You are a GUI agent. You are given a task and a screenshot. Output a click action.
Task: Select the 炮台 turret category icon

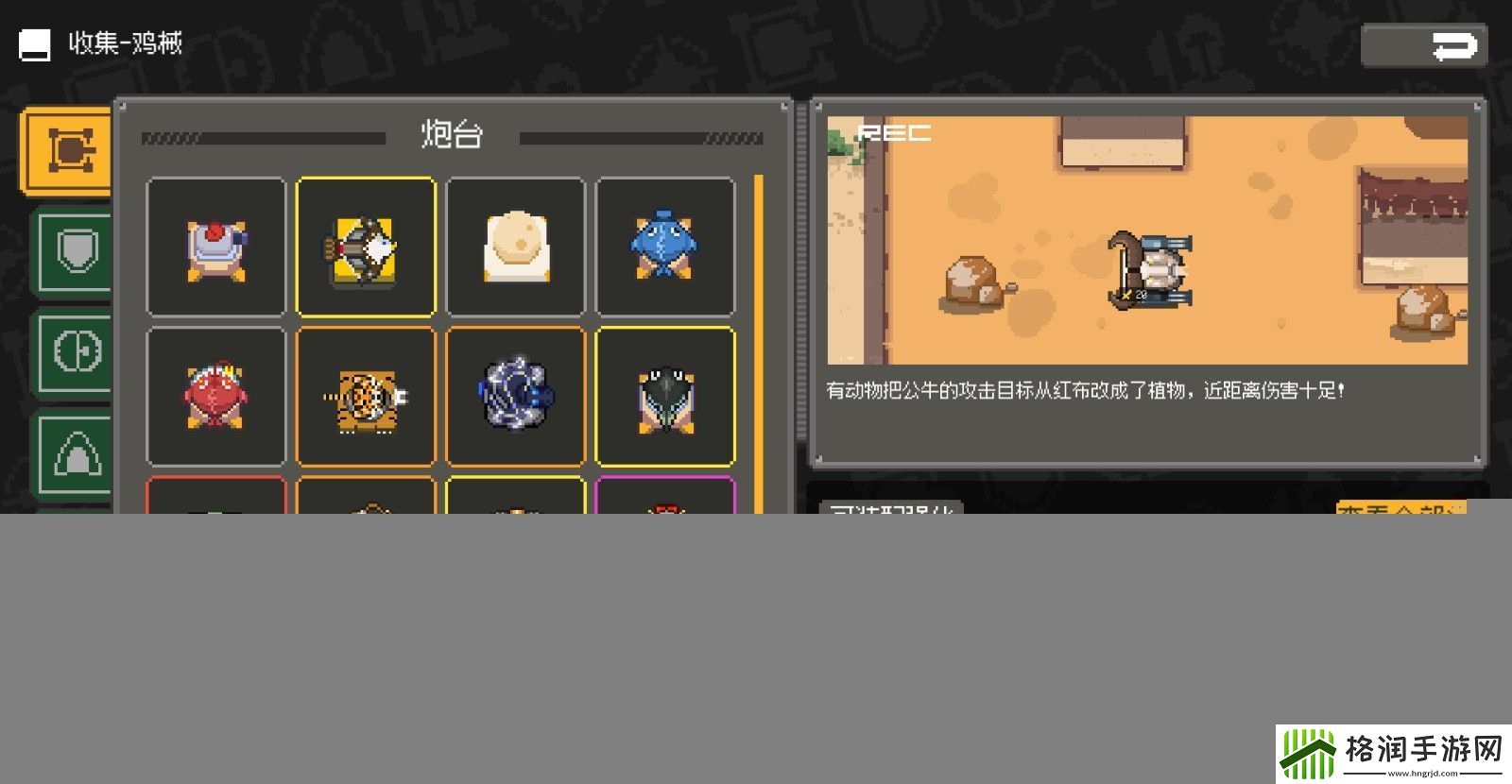coord(66,149)
